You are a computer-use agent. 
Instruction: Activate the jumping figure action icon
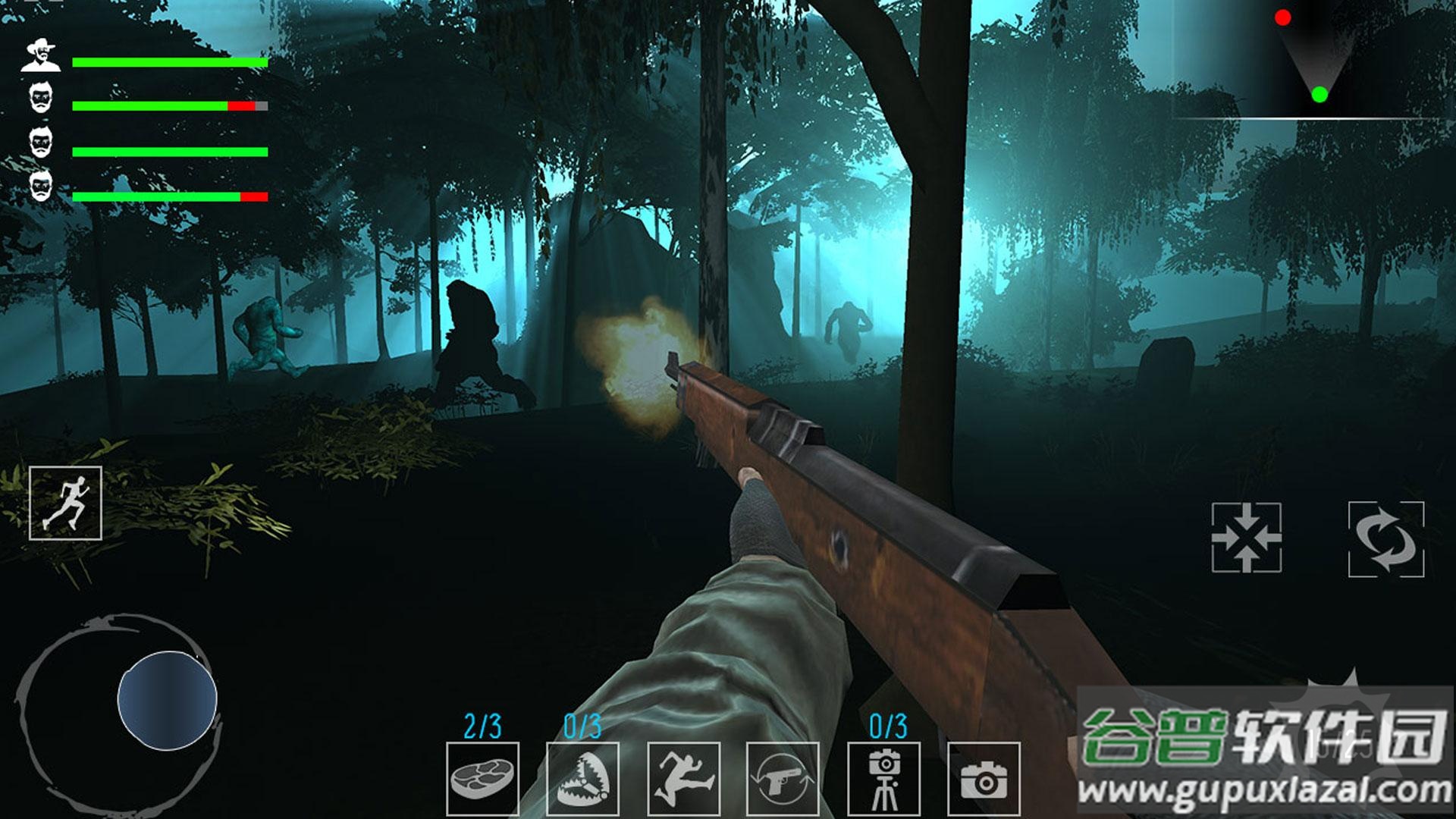[683, 779]
